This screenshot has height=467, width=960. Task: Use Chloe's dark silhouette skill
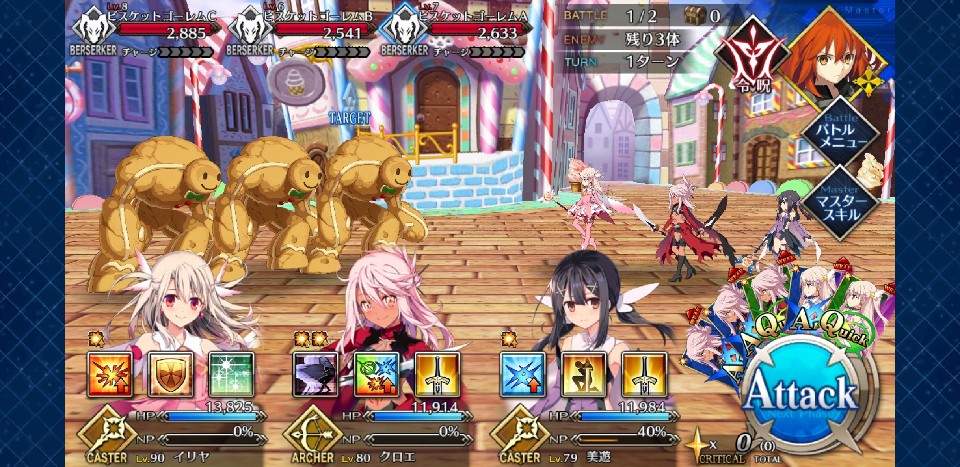pos(314,374)
